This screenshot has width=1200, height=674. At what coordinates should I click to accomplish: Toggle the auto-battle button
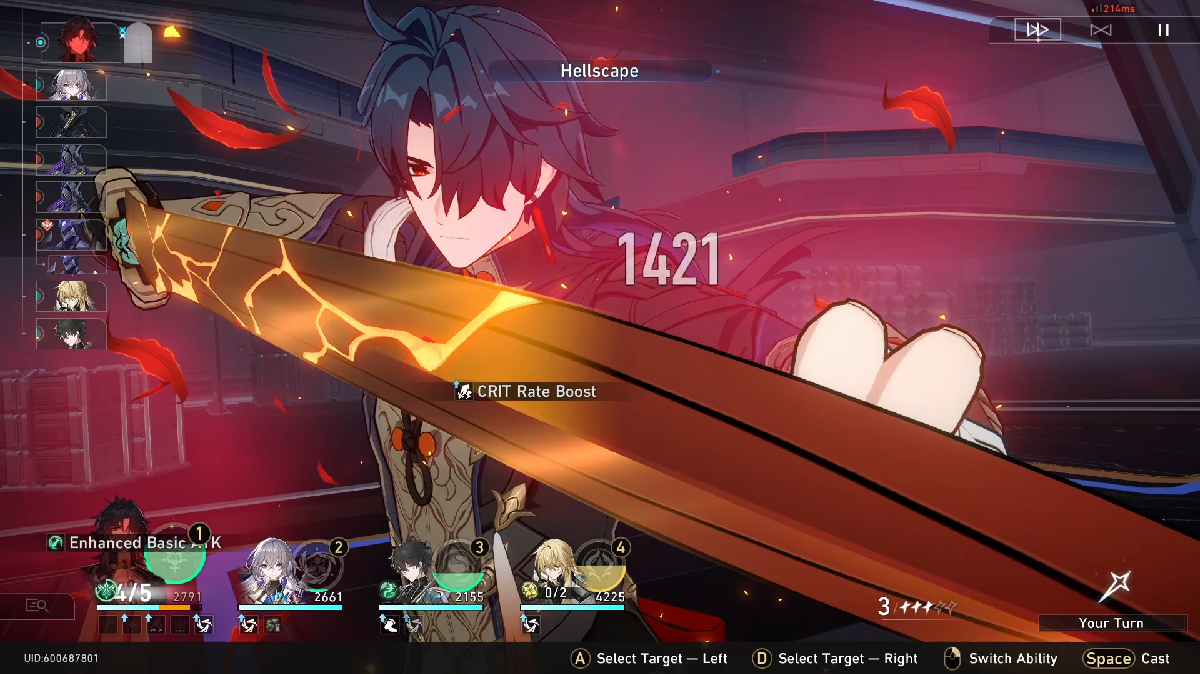pos(1100,30)
